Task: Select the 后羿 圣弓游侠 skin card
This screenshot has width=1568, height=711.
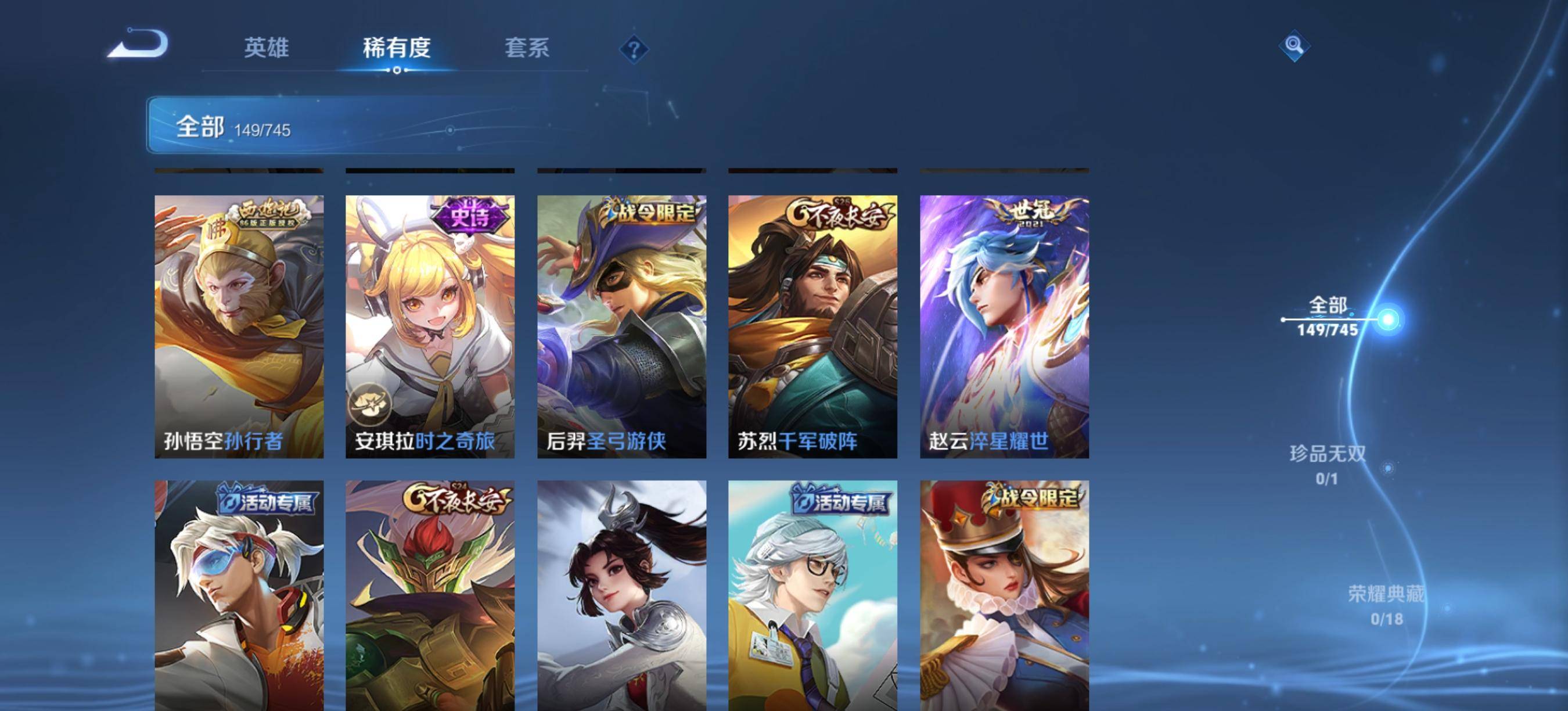Action: [x=621, y=326]
